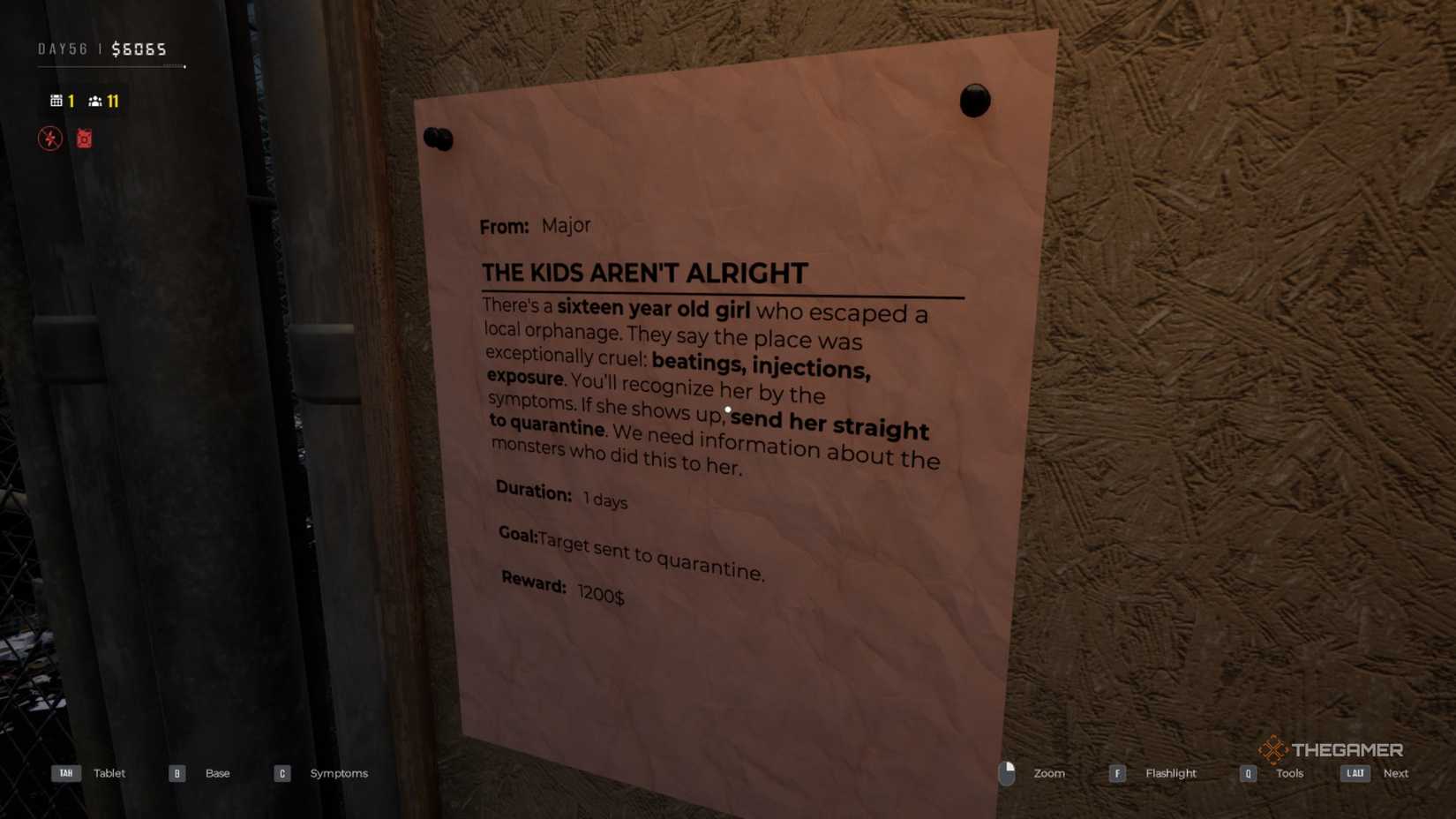Image resolution: width=1456 pixels, height=819 pixels.
Task: Select the visitors counter people icon
Action: [96, 101]
